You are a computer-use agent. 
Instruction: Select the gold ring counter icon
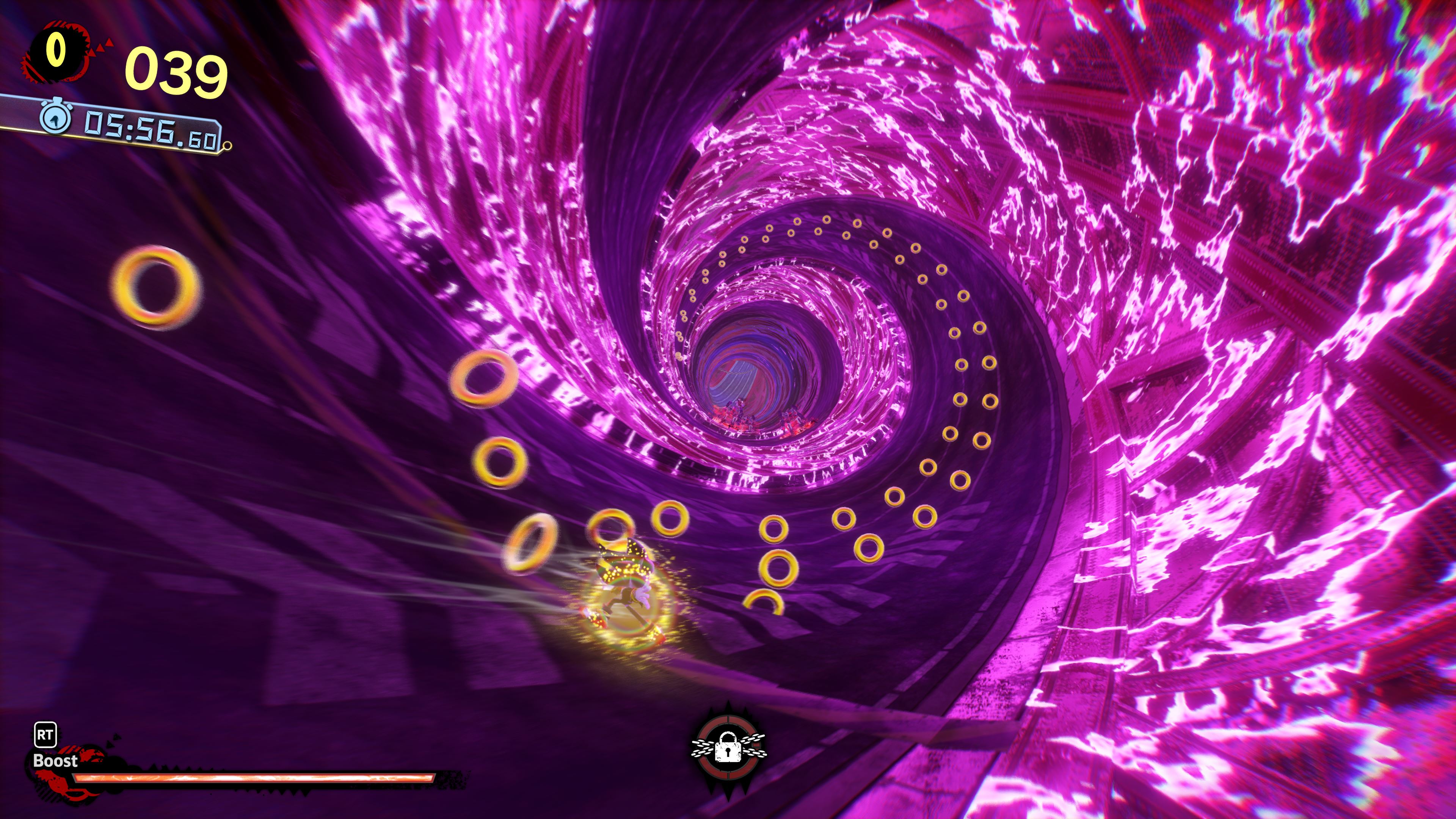coord(56,51)
